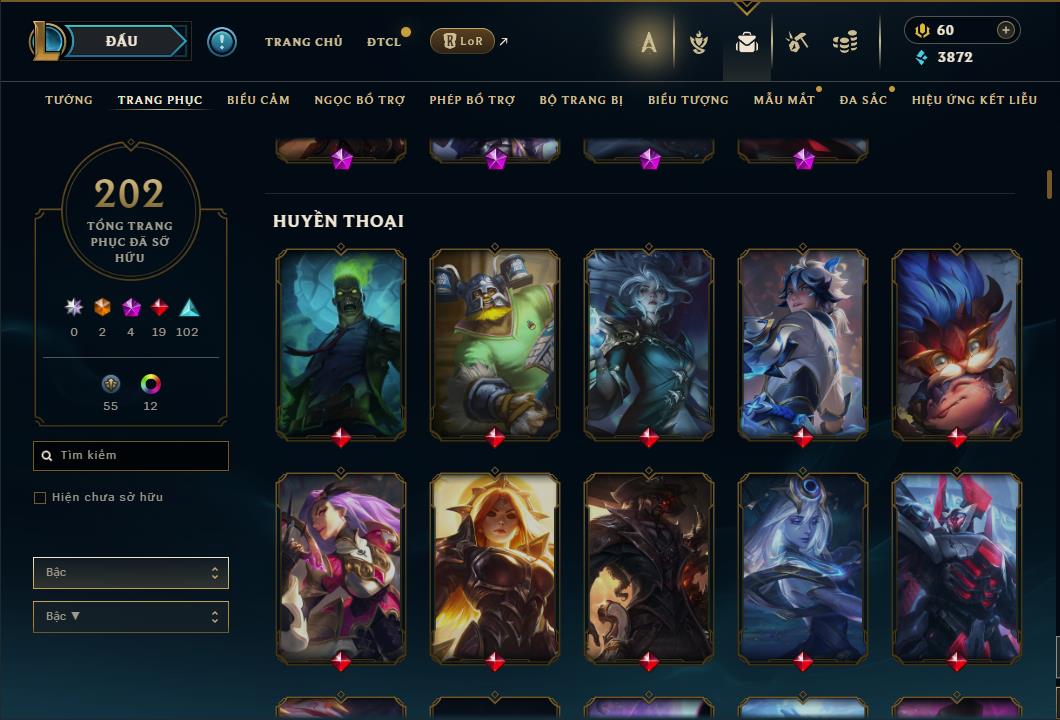Image resolution: width=1060 pixels, height=720 pixels.
Task: Open the exclamation mark notification icon
Action: [x=221, y=41]
